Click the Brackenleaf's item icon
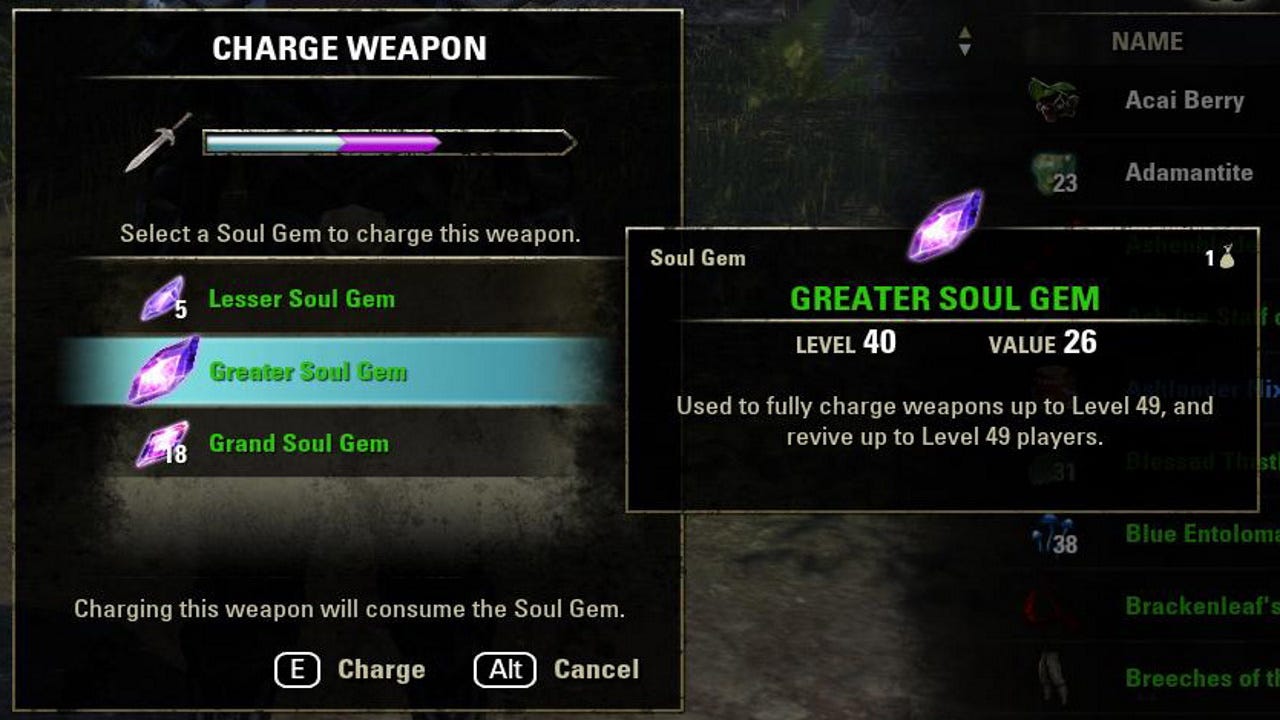The image size is (1280, 720). 1050,607
